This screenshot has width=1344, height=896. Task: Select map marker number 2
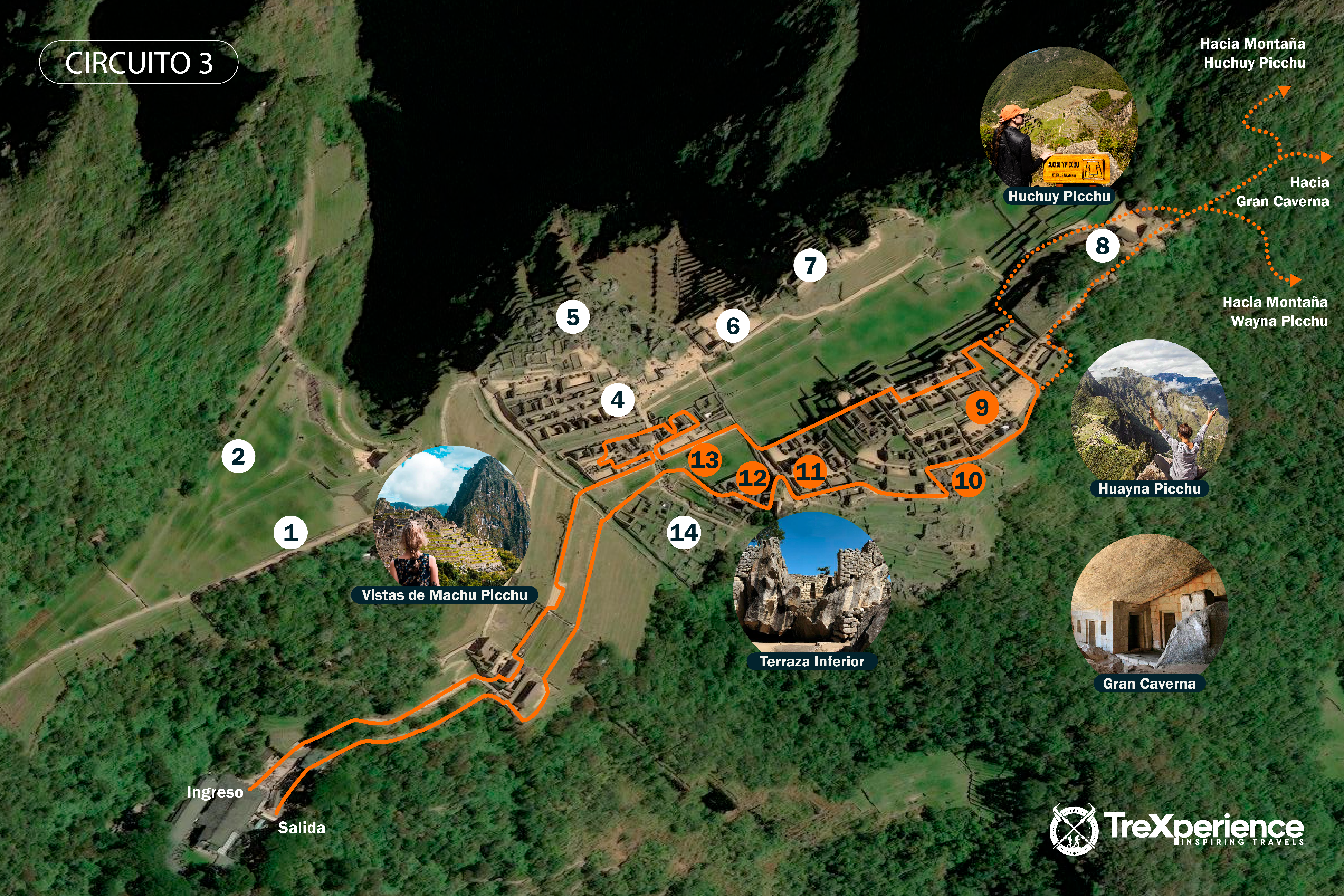point(238,457)
